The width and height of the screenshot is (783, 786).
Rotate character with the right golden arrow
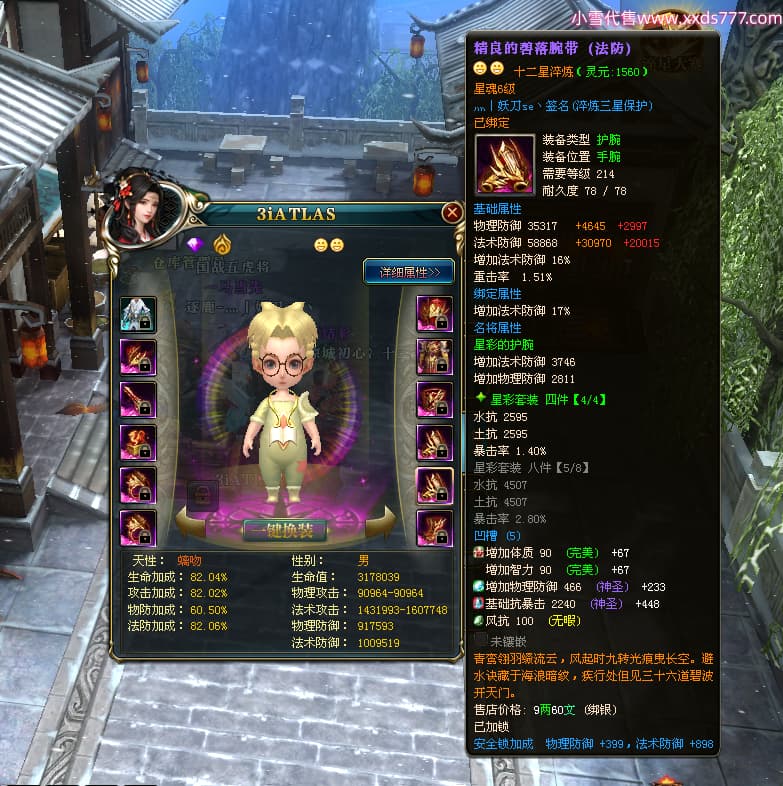click(381, 522)
